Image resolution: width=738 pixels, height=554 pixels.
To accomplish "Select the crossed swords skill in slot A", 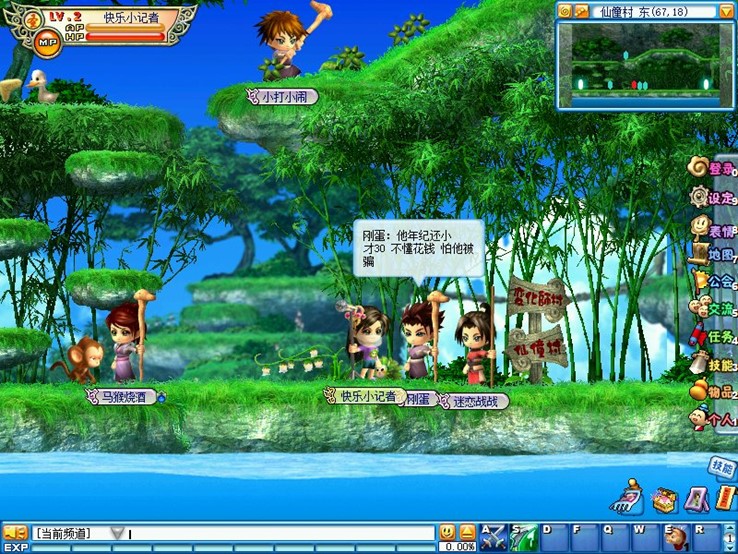I will pyautogui.click(x=493, y=536).
